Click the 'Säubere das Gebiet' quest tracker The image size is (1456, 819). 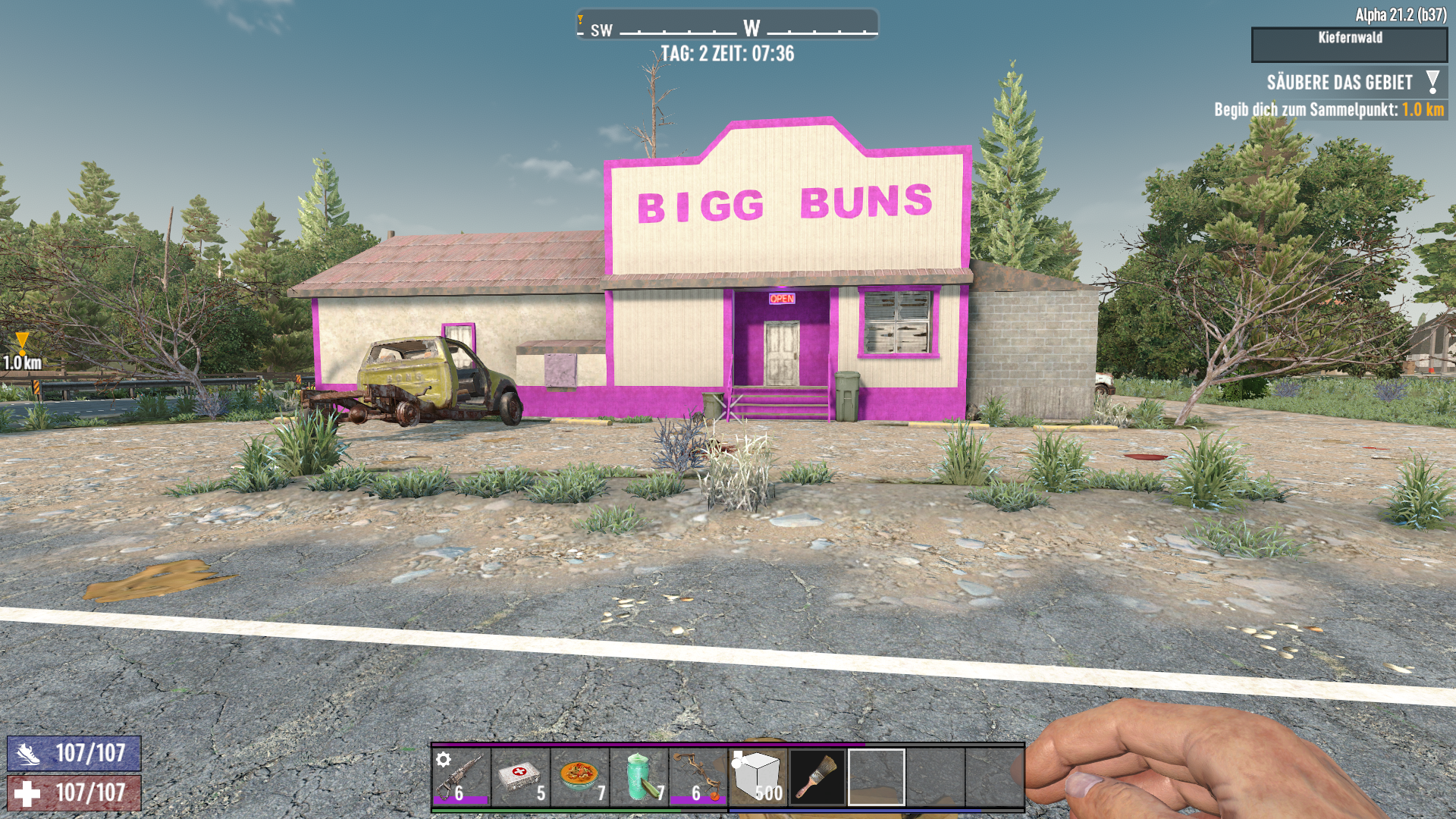(1340, 83)
